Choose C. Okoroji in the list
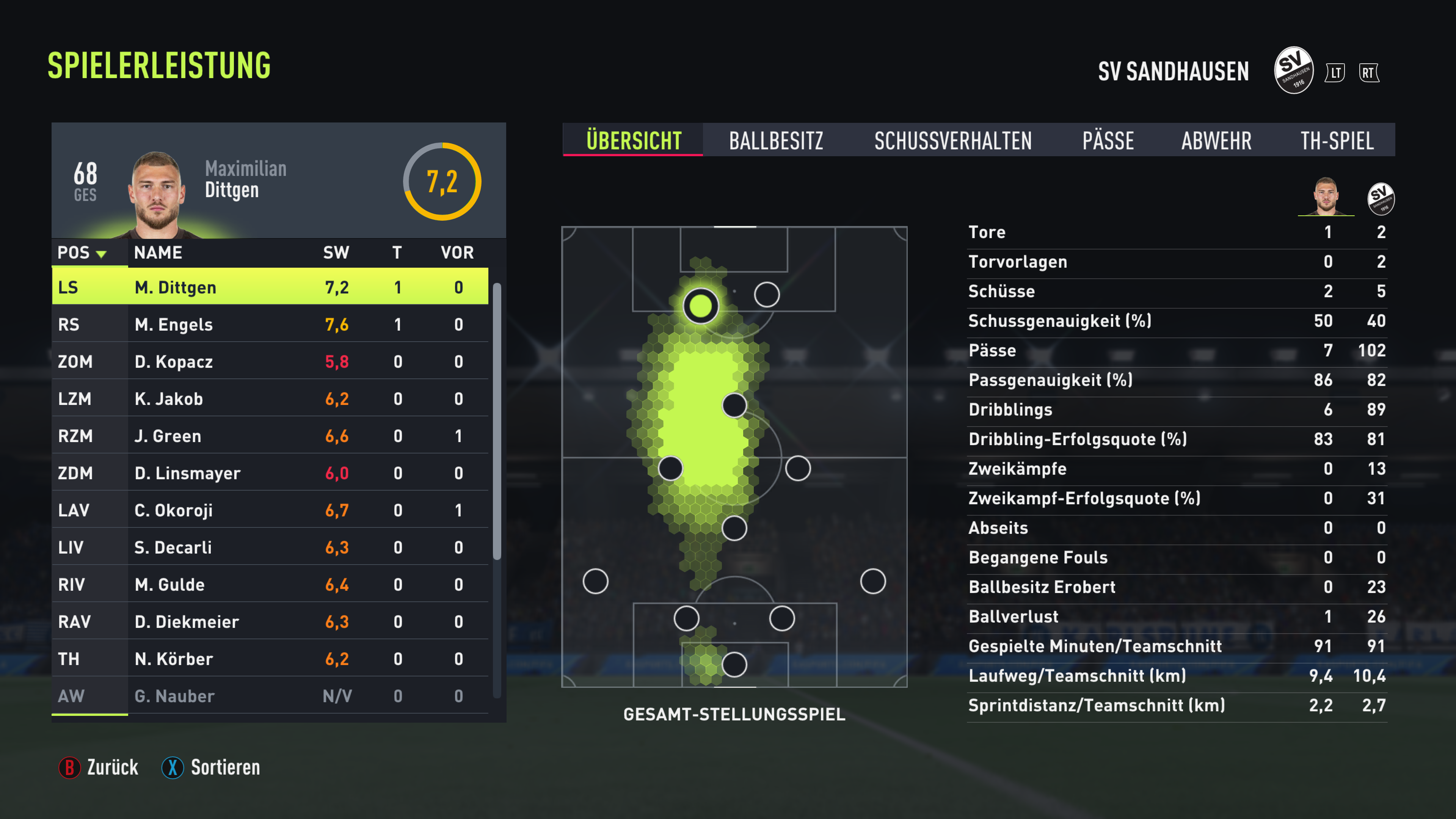1456x819 pixels. coord(270,510)
